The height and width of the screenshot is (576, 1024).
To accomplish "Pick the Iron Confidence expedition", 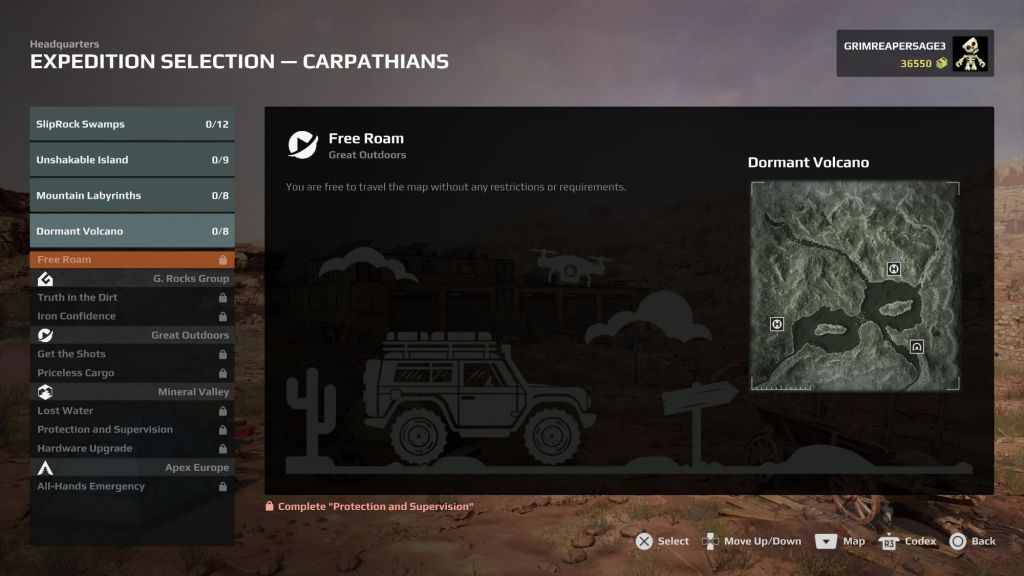I will (131, 316).
